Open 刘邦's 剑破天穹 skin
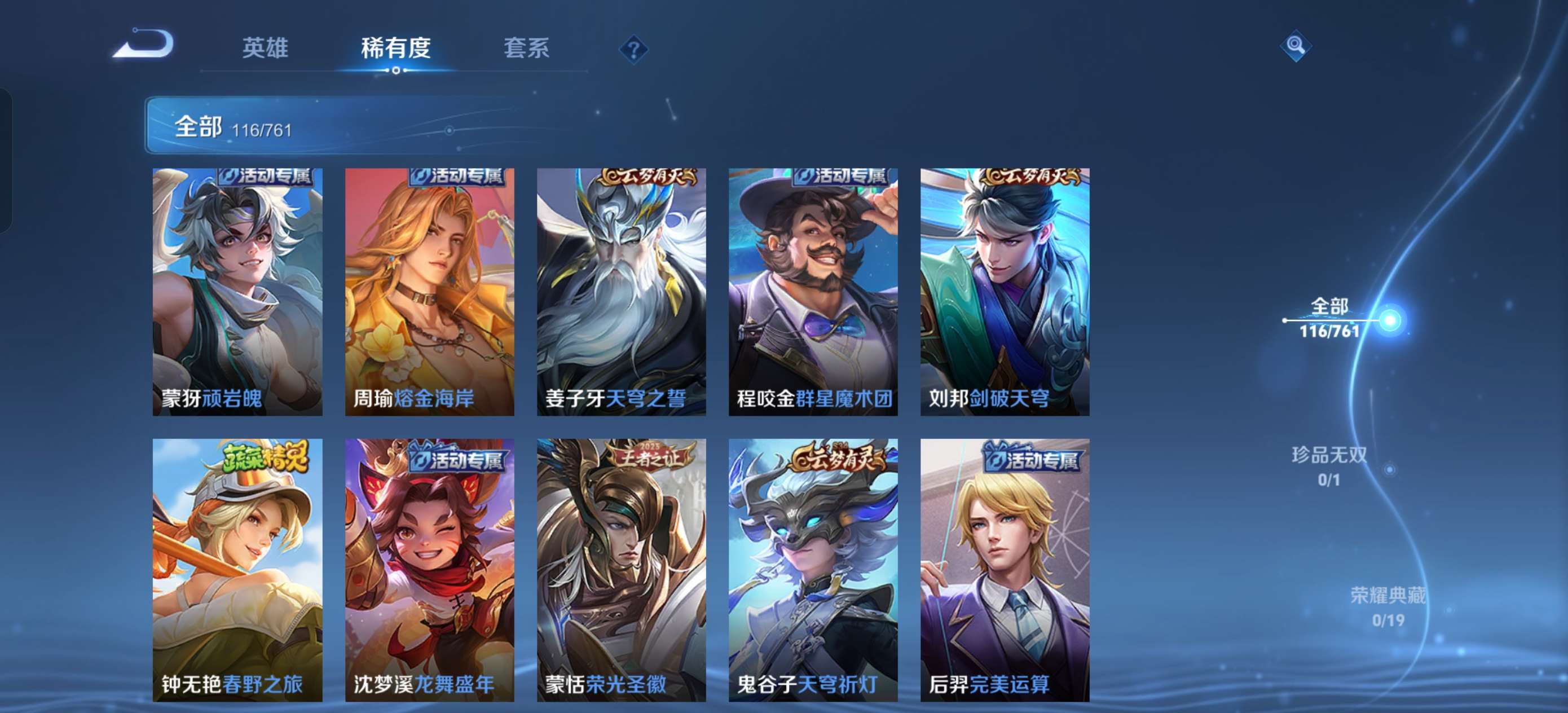 pos(1005,292)
